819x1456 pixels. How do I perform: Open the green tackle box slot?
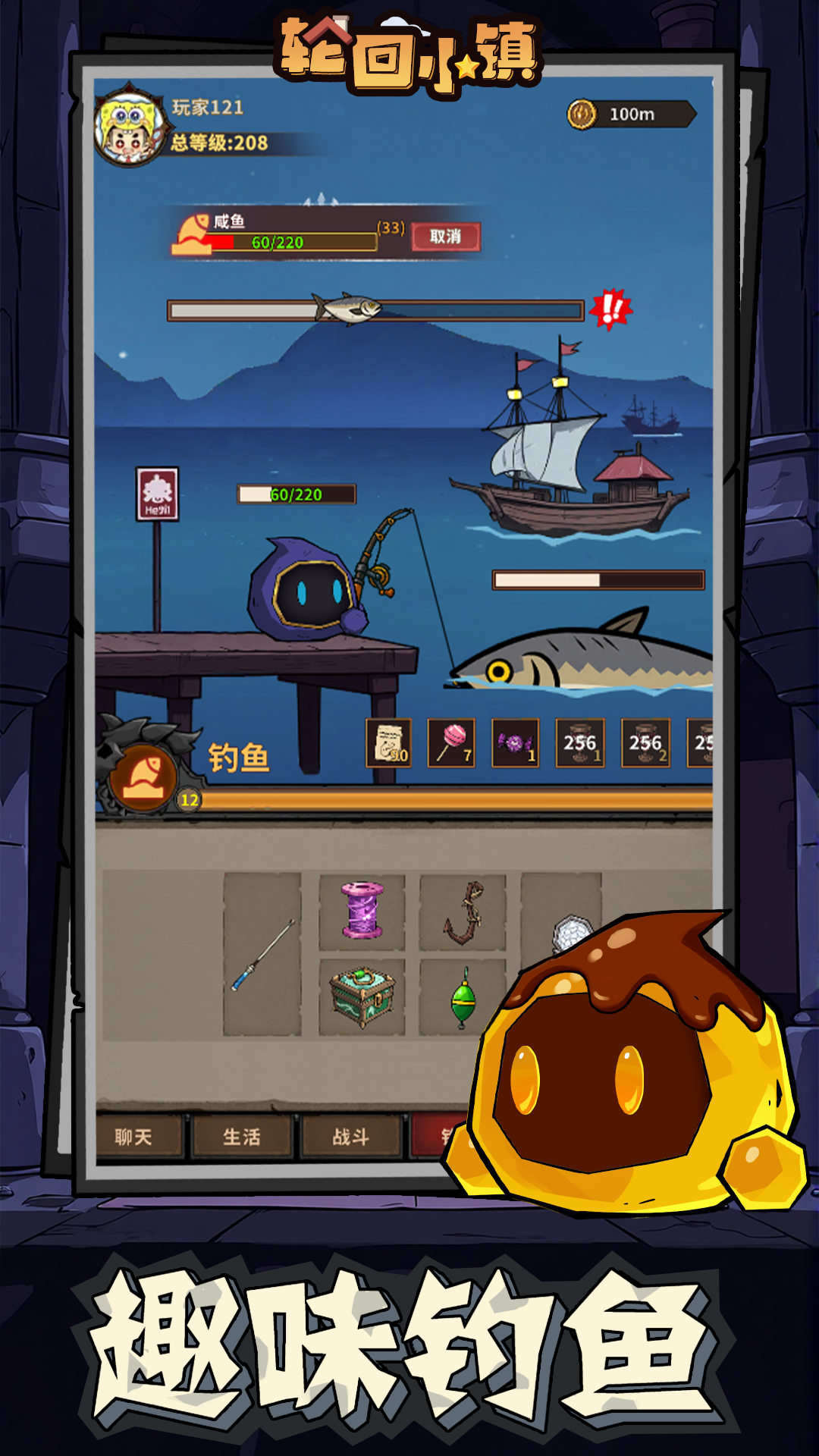(x=362, y=996)
